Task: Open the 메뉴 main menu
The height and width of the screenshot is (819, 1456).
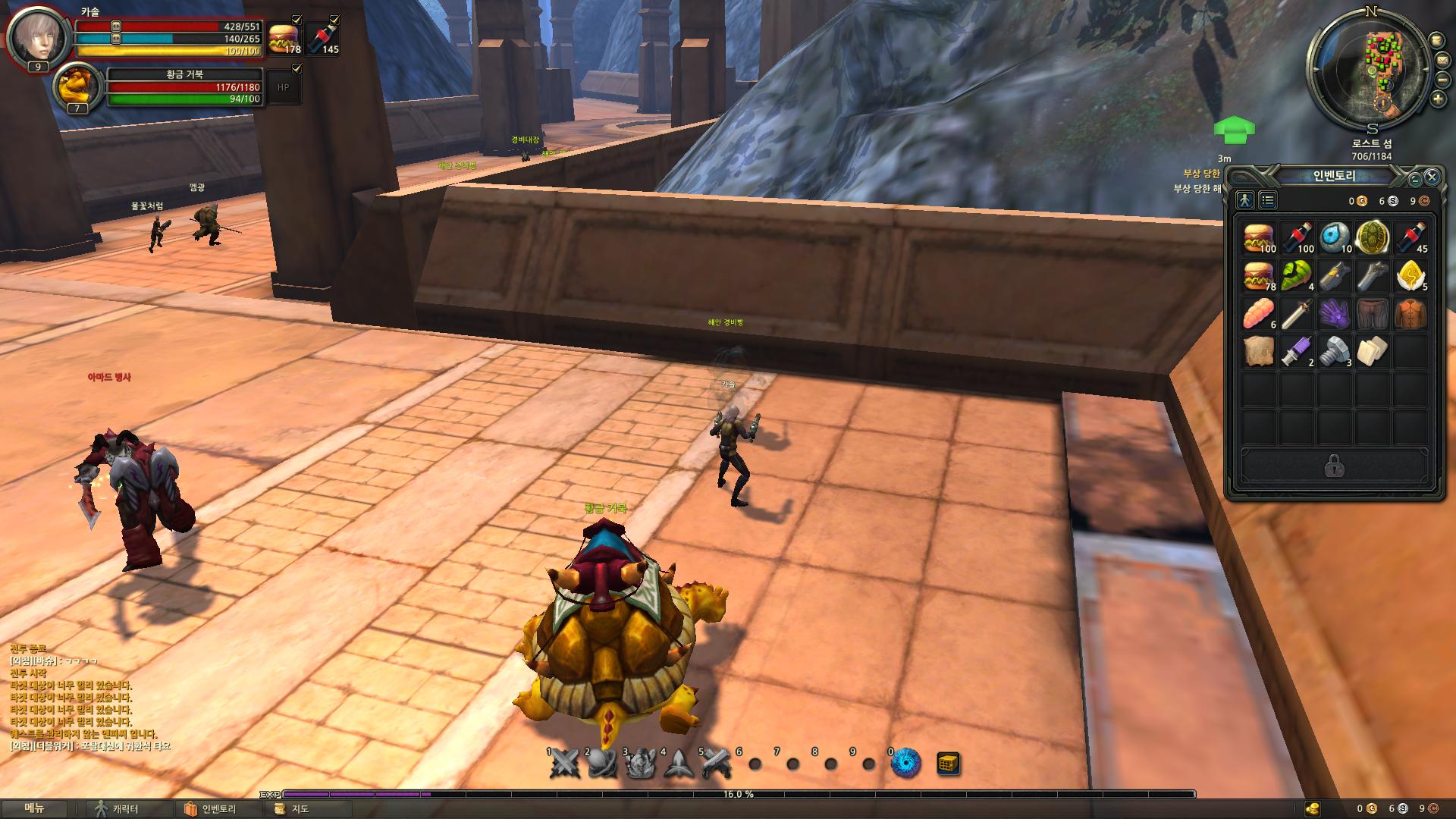Action: point(35,808)
